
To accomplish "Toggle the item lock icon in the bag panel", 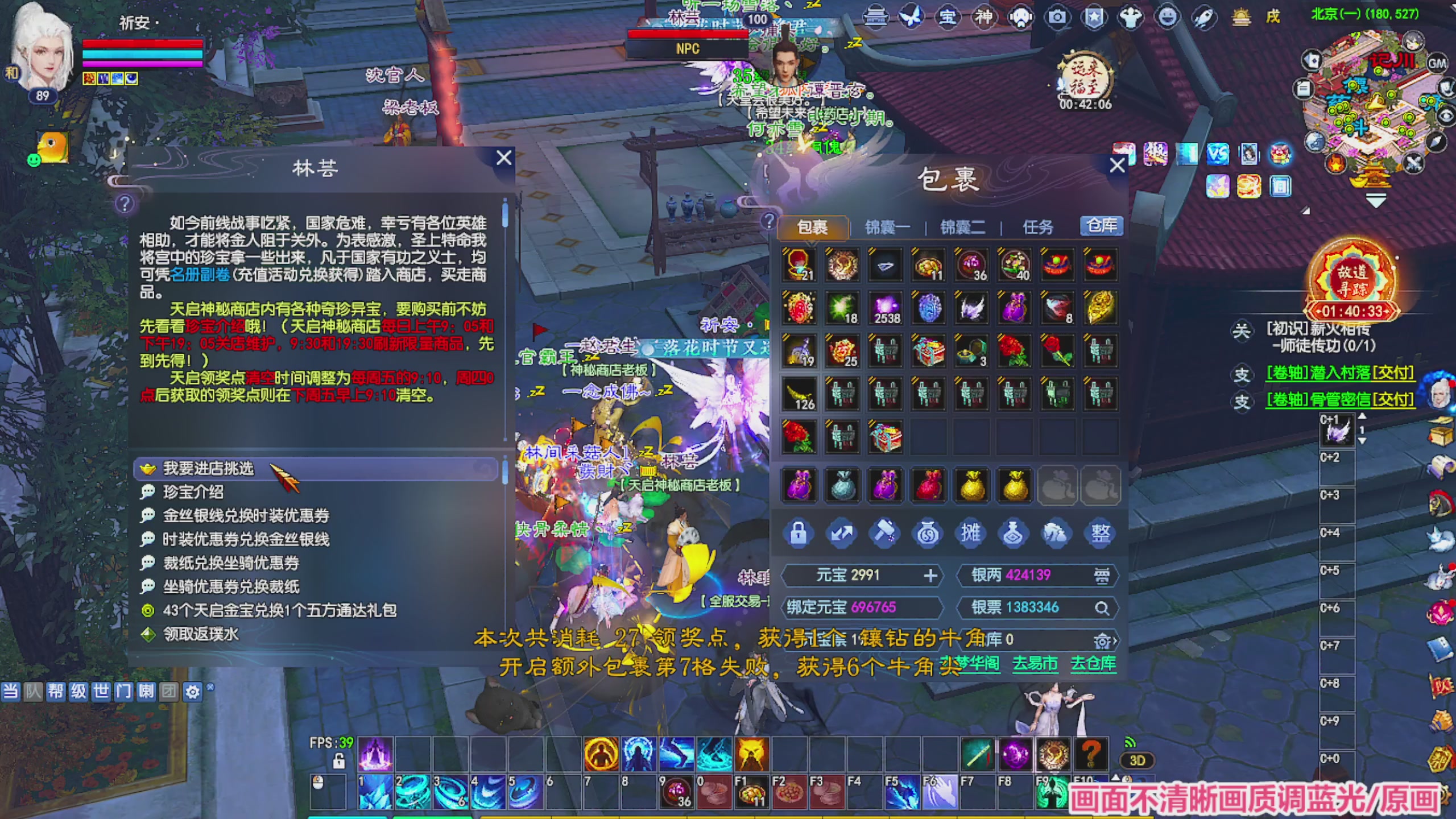I will 799,533.
